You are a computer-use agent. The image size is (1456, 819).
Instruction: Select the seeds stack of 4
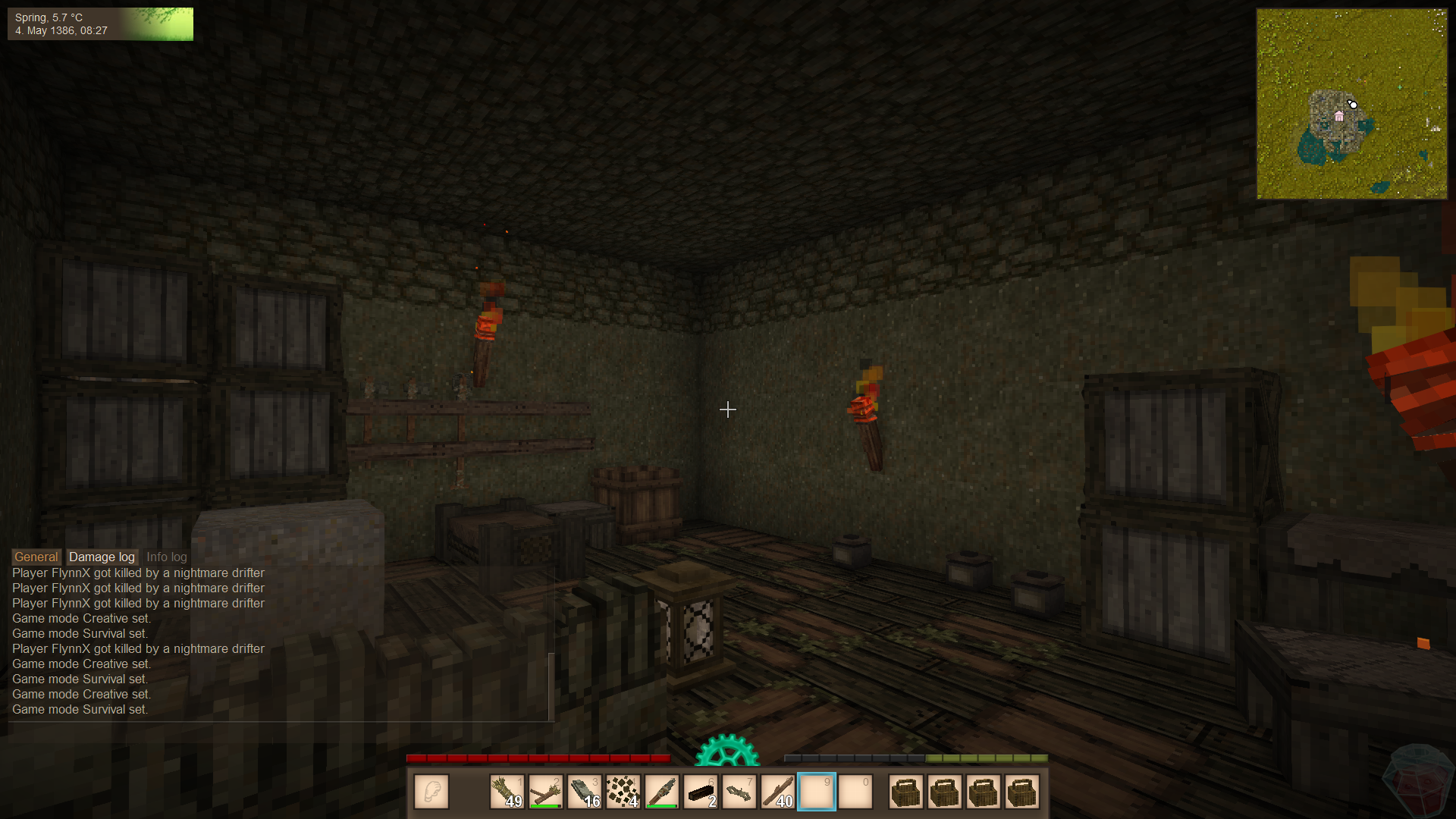[623, 792]
